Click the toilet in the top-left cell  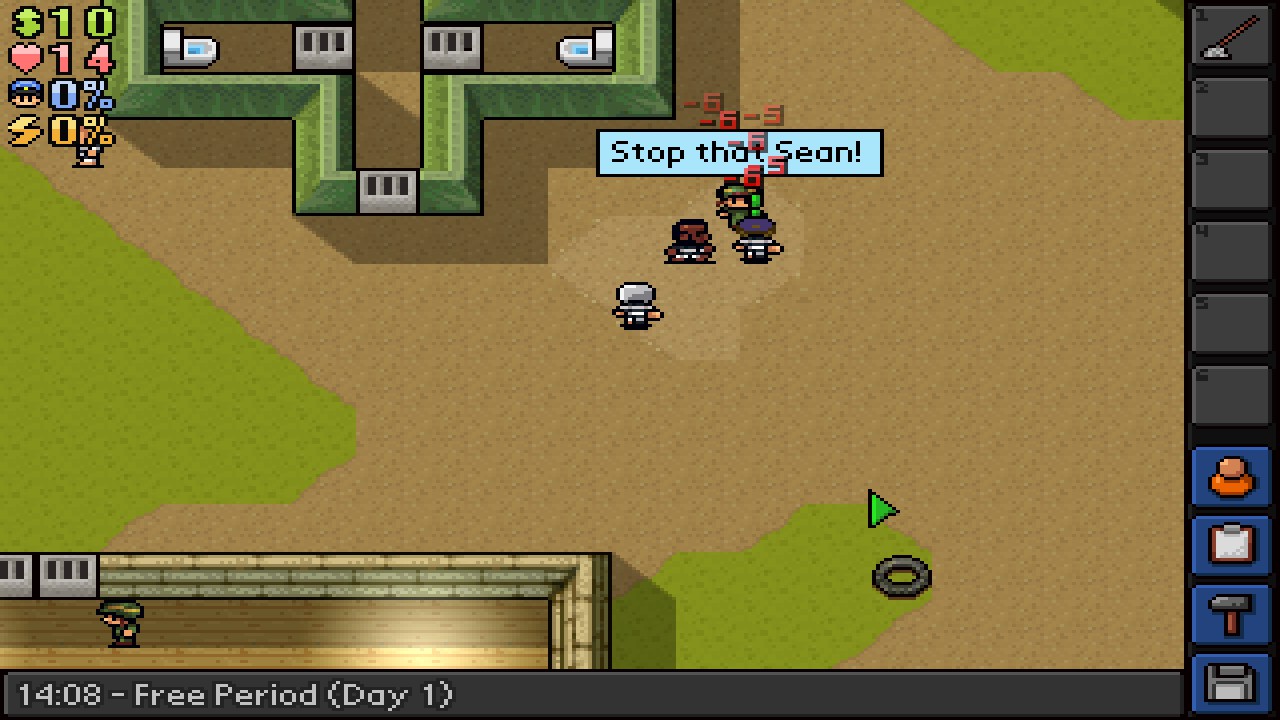[x=187, y=45]
